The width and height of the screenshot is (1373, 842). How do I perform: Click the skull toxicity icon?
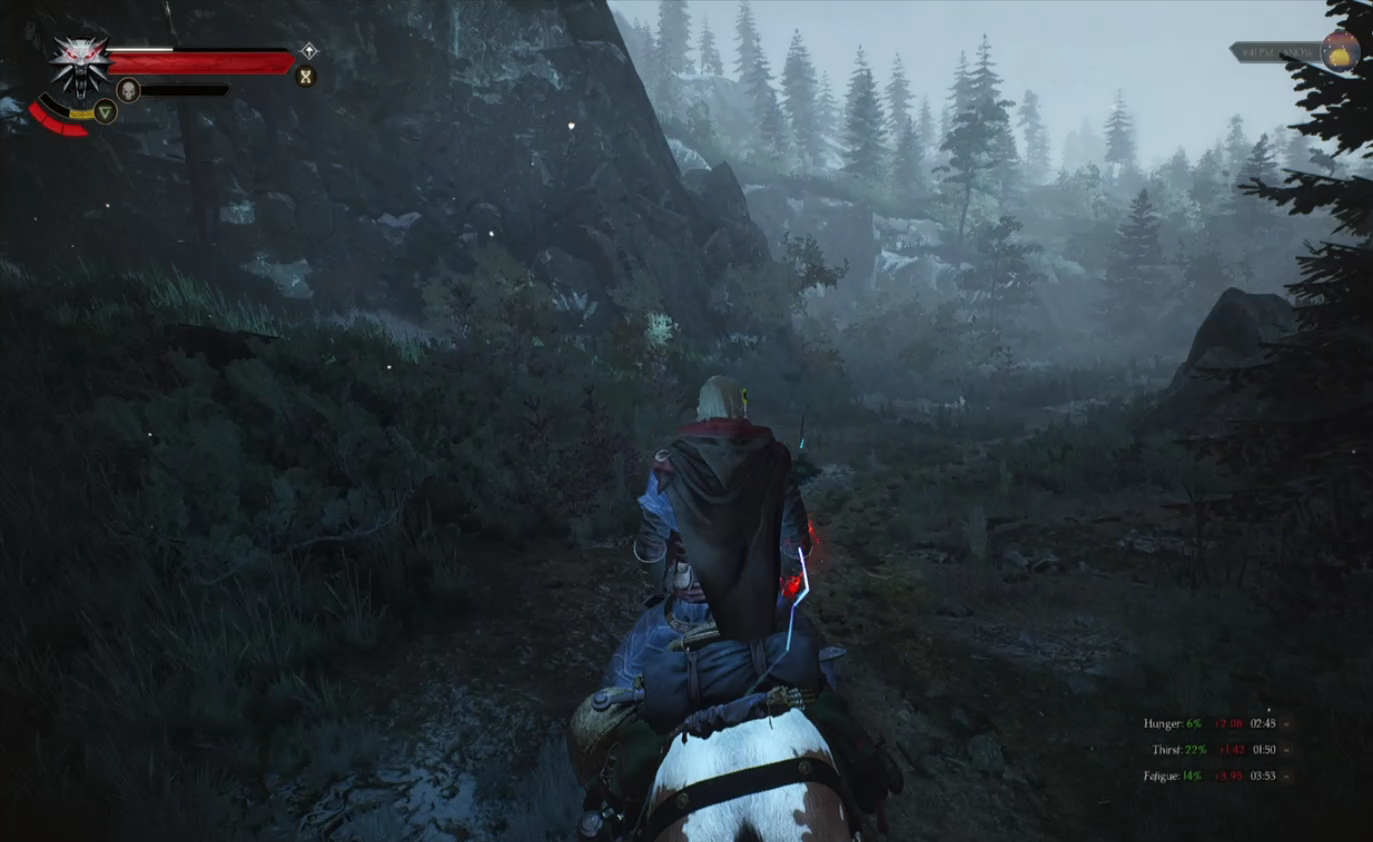coord(127,90)
